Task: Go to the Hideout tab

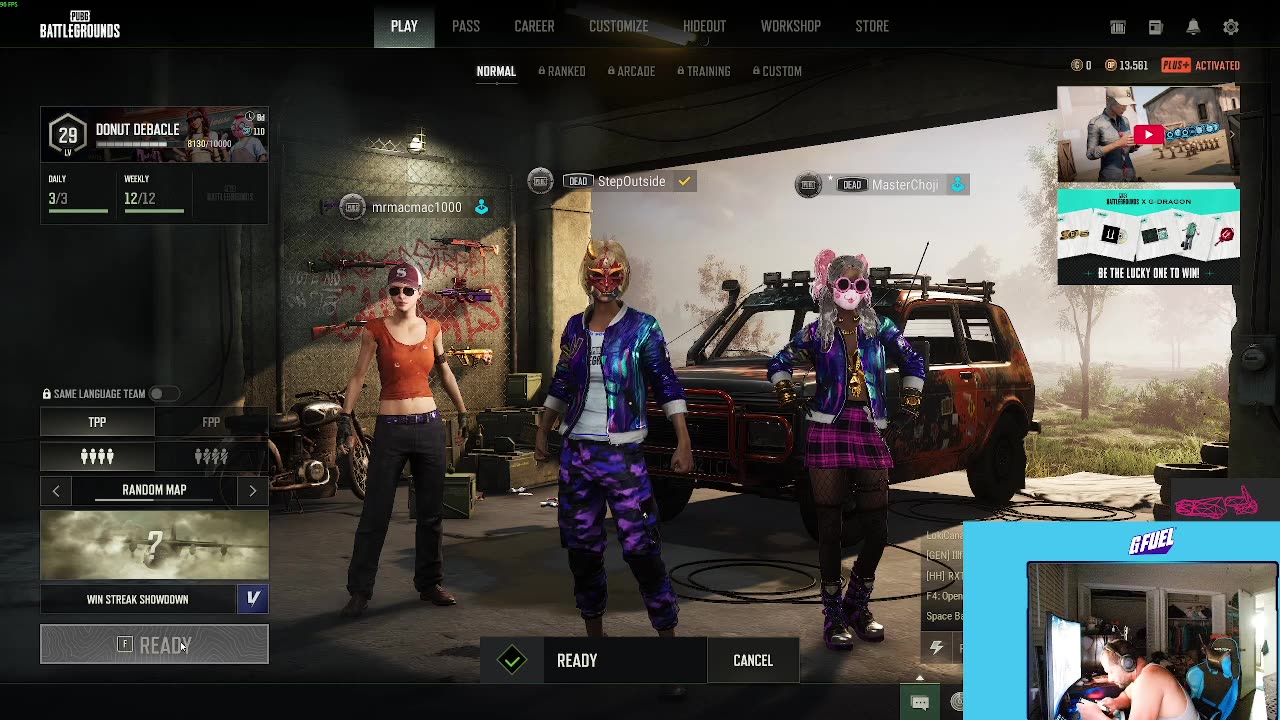Action: coord(704,26)
